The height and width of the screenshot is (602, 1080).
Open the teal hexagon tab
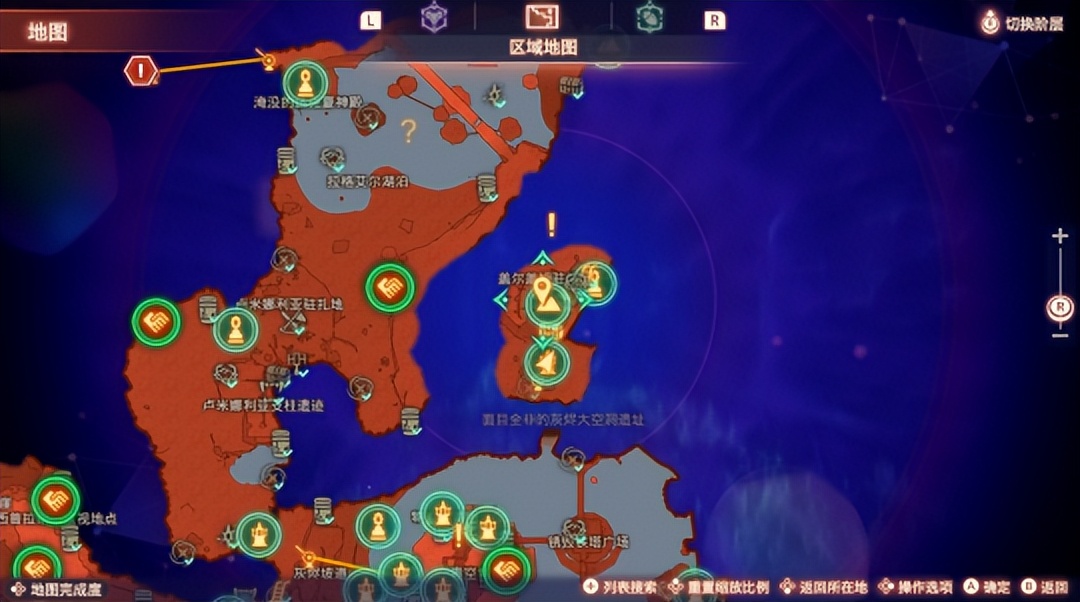pos(649,18)
